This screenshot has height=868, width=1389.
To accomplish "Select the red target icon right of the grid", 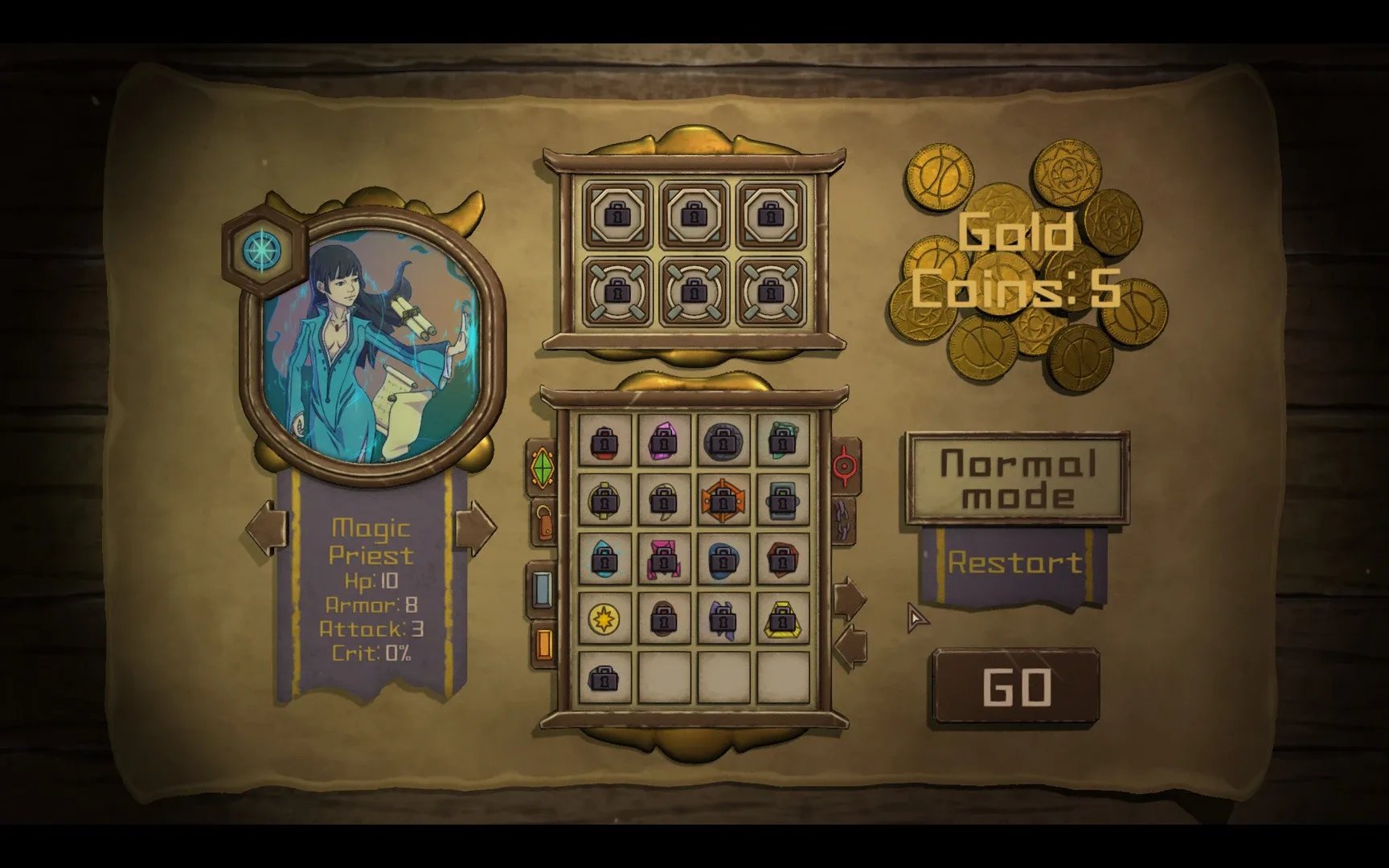I will point(845,465).
